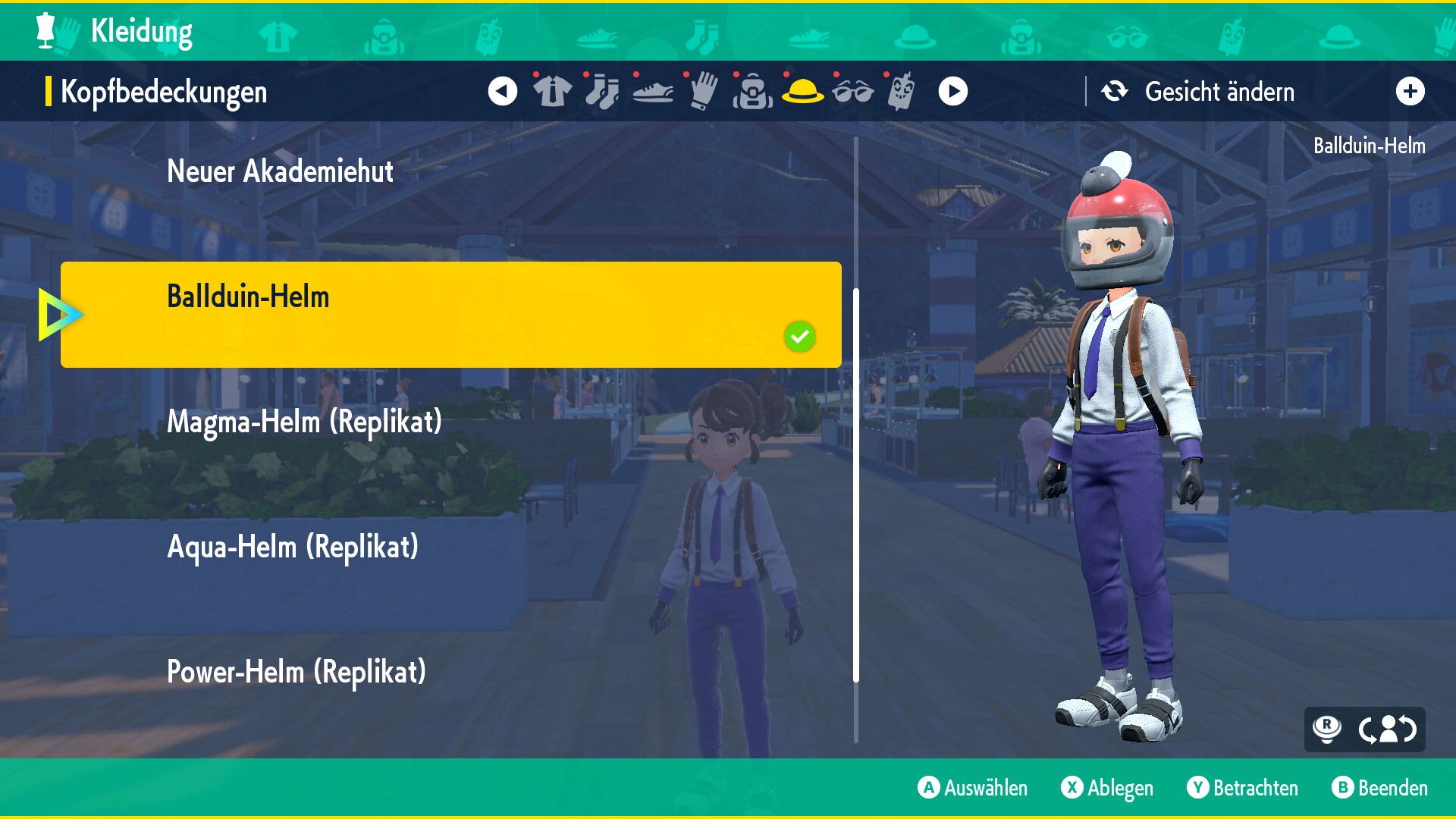Click the left arrow category button
This screenshot has width=1456, height=819.
coord(502,92)
